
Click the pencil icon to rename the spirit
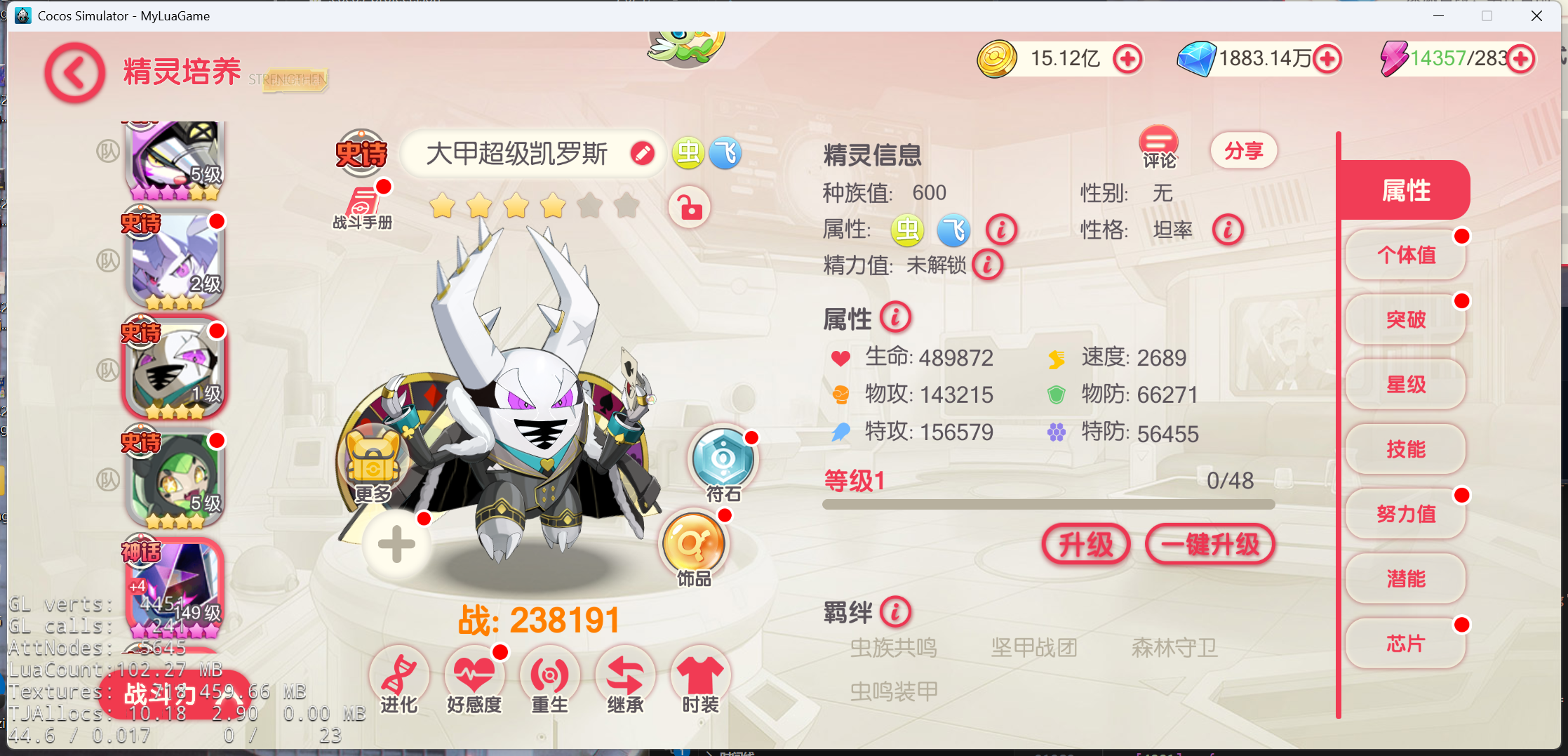click(x=642, y=154)
